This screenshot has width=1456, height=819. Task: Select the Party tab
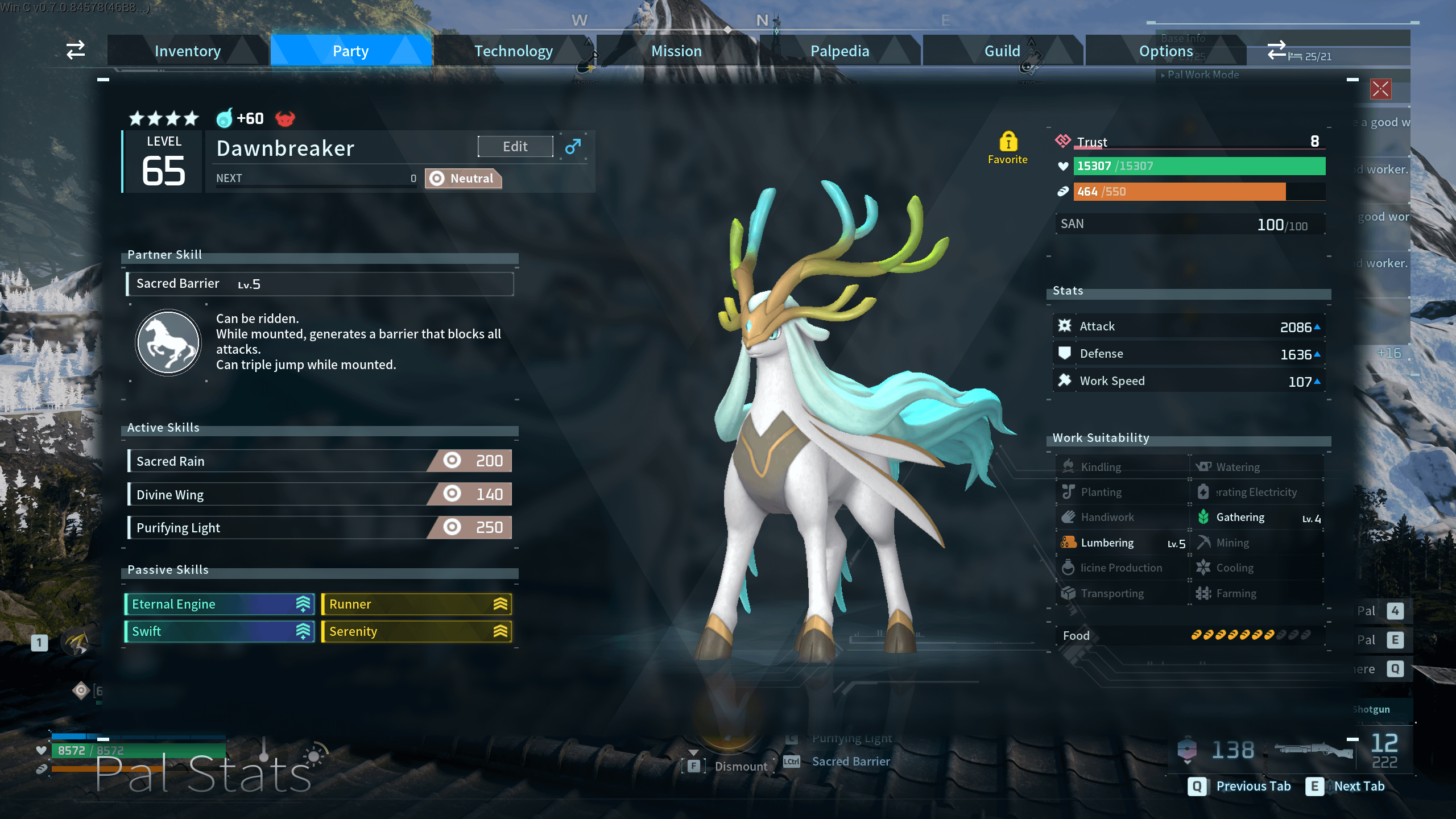point(350,51)
